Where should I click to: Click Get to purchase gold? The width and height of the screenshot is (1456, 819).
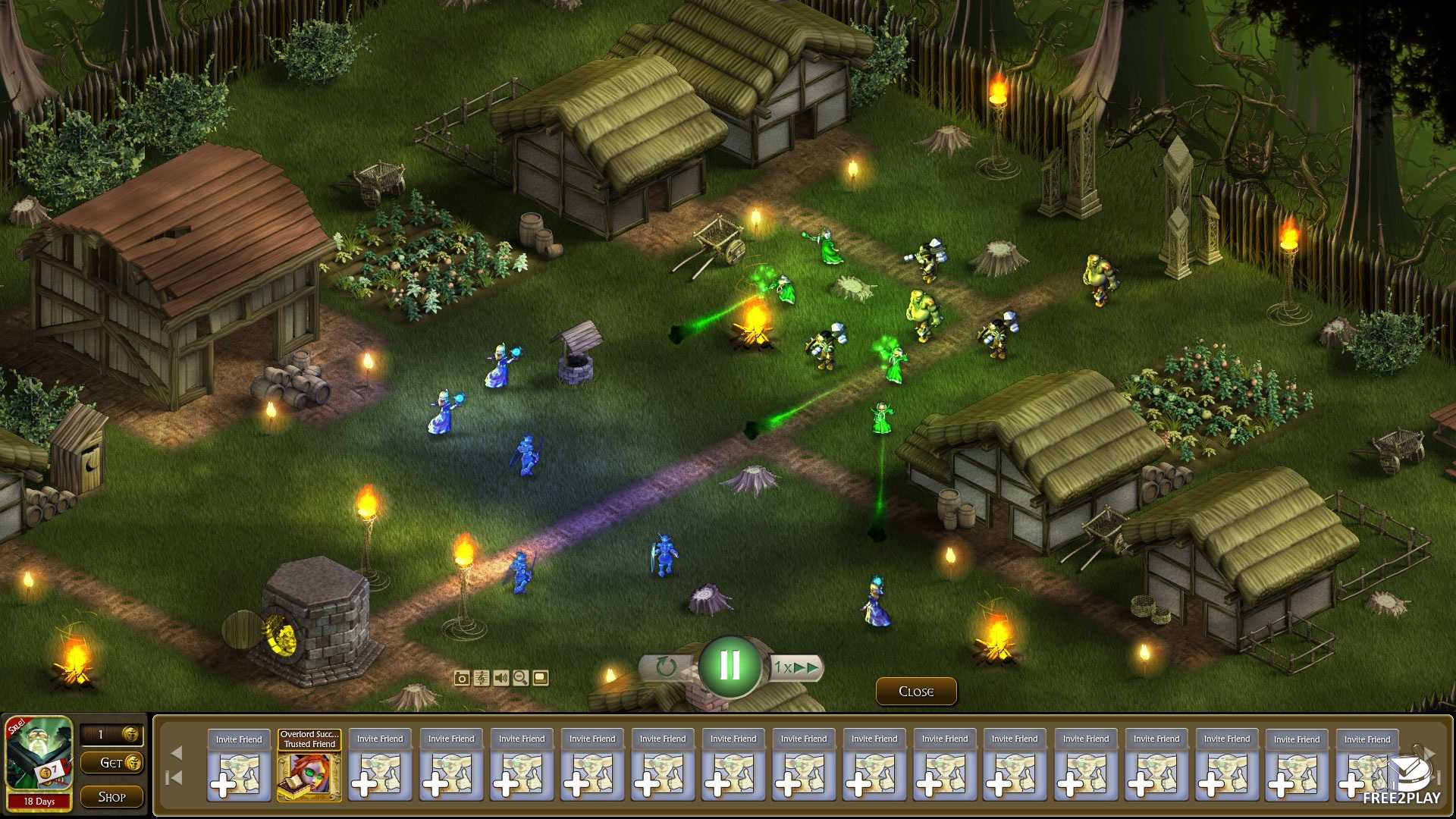tap(110, 764)
